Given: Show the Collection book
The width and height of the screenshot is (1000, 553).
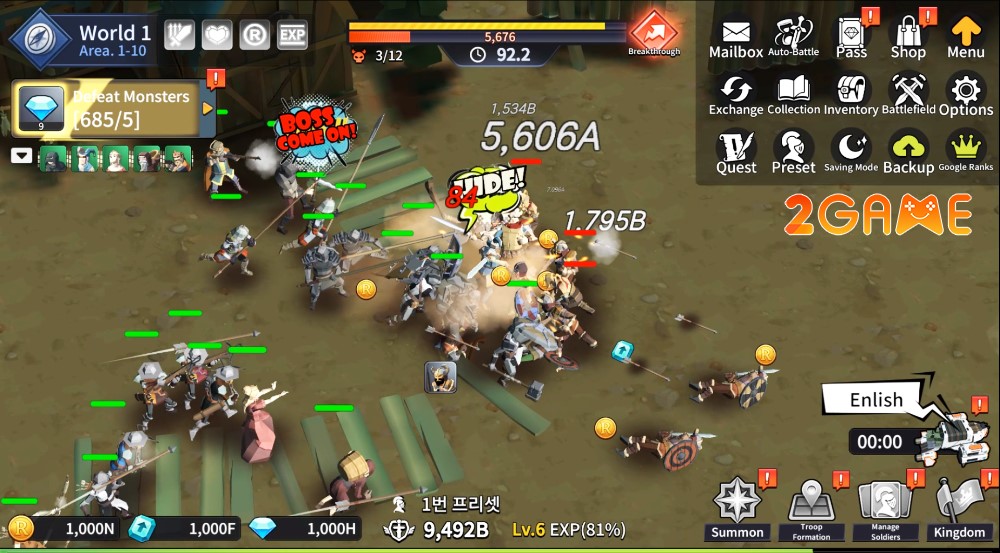Looking at the screenshot, I should [x=793, y=95].
